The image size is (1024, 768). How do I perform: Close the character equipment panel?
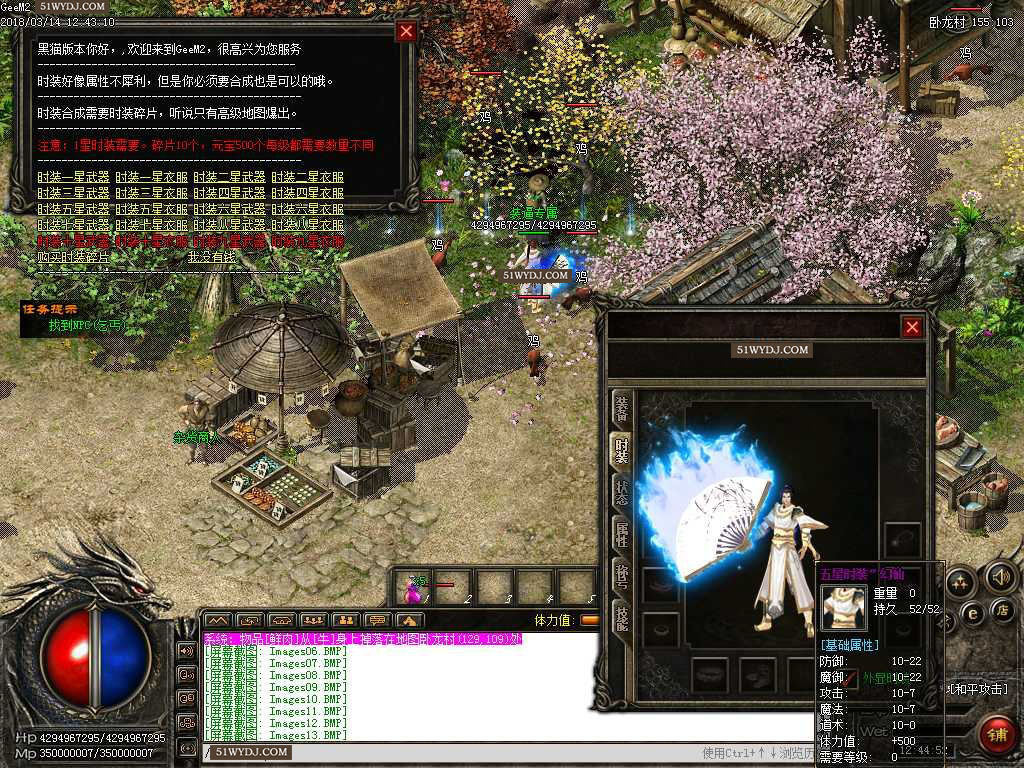[x=912, y=327]
